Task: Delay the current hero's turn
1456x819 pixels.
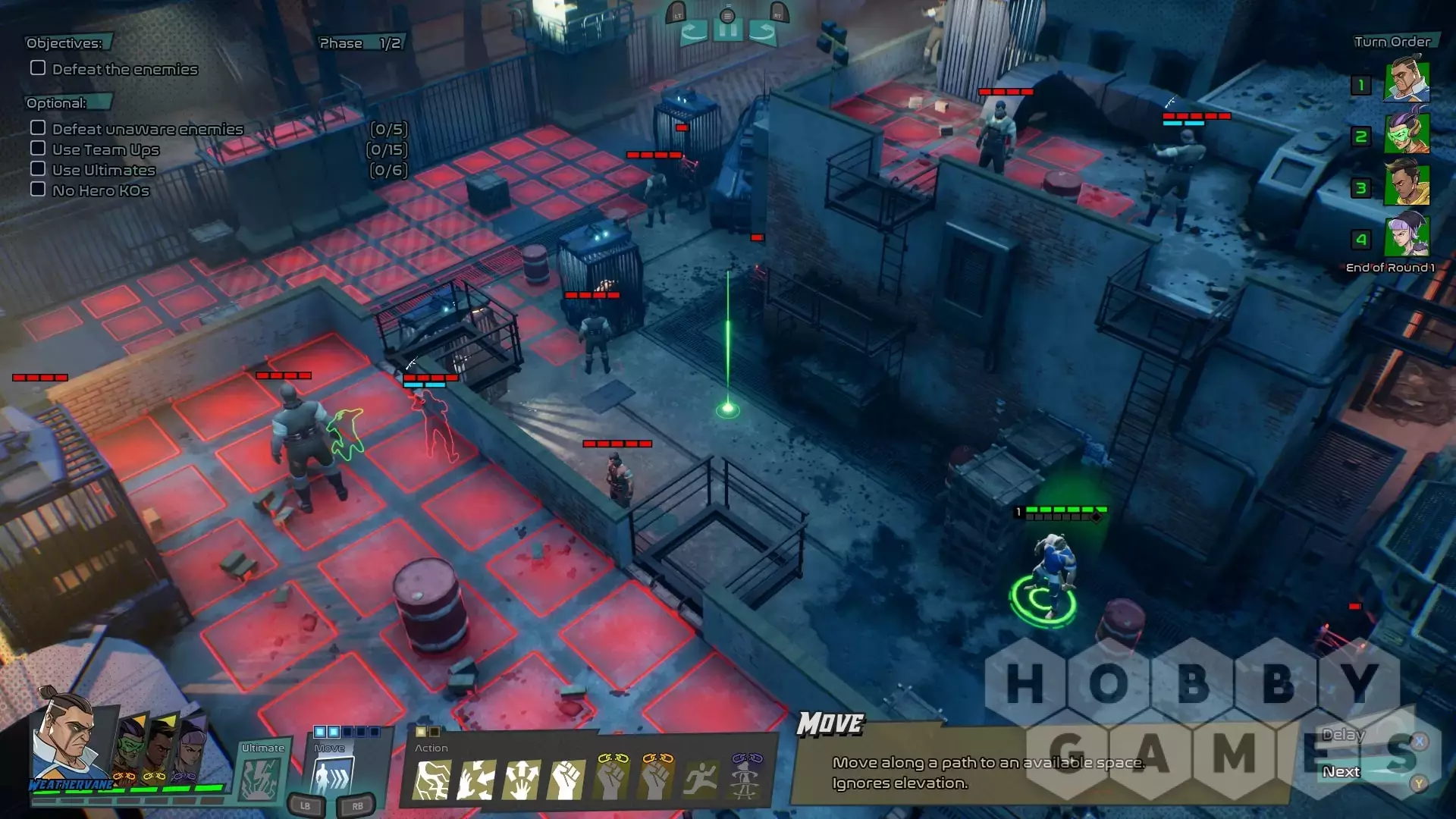Action: [x=1343, y=735]
